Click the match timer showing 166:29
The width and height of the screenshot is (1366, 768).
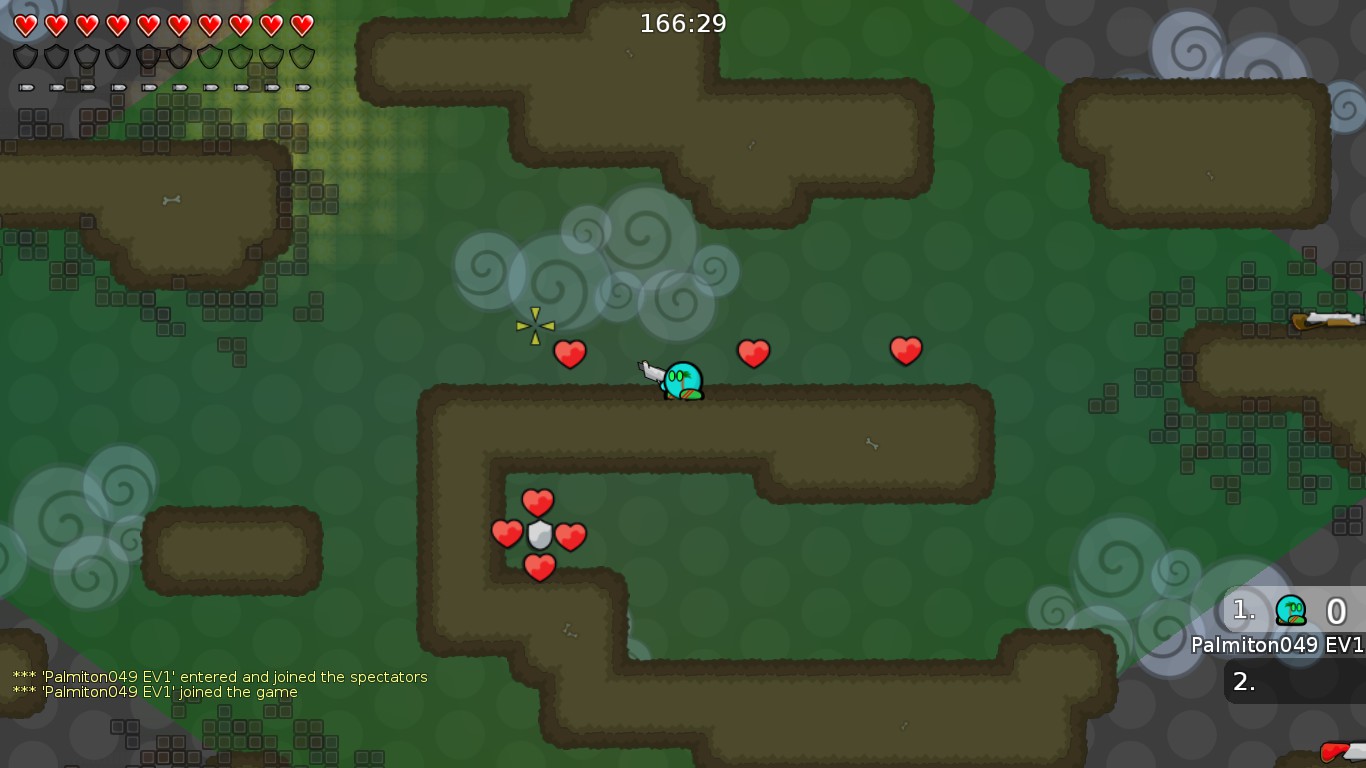point(683,24)
